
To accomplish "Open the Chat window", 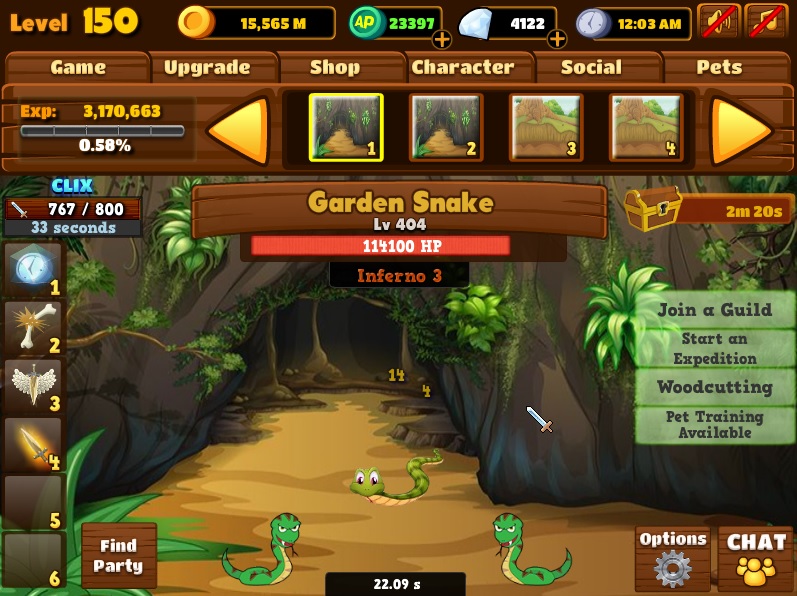I will 756,558.
